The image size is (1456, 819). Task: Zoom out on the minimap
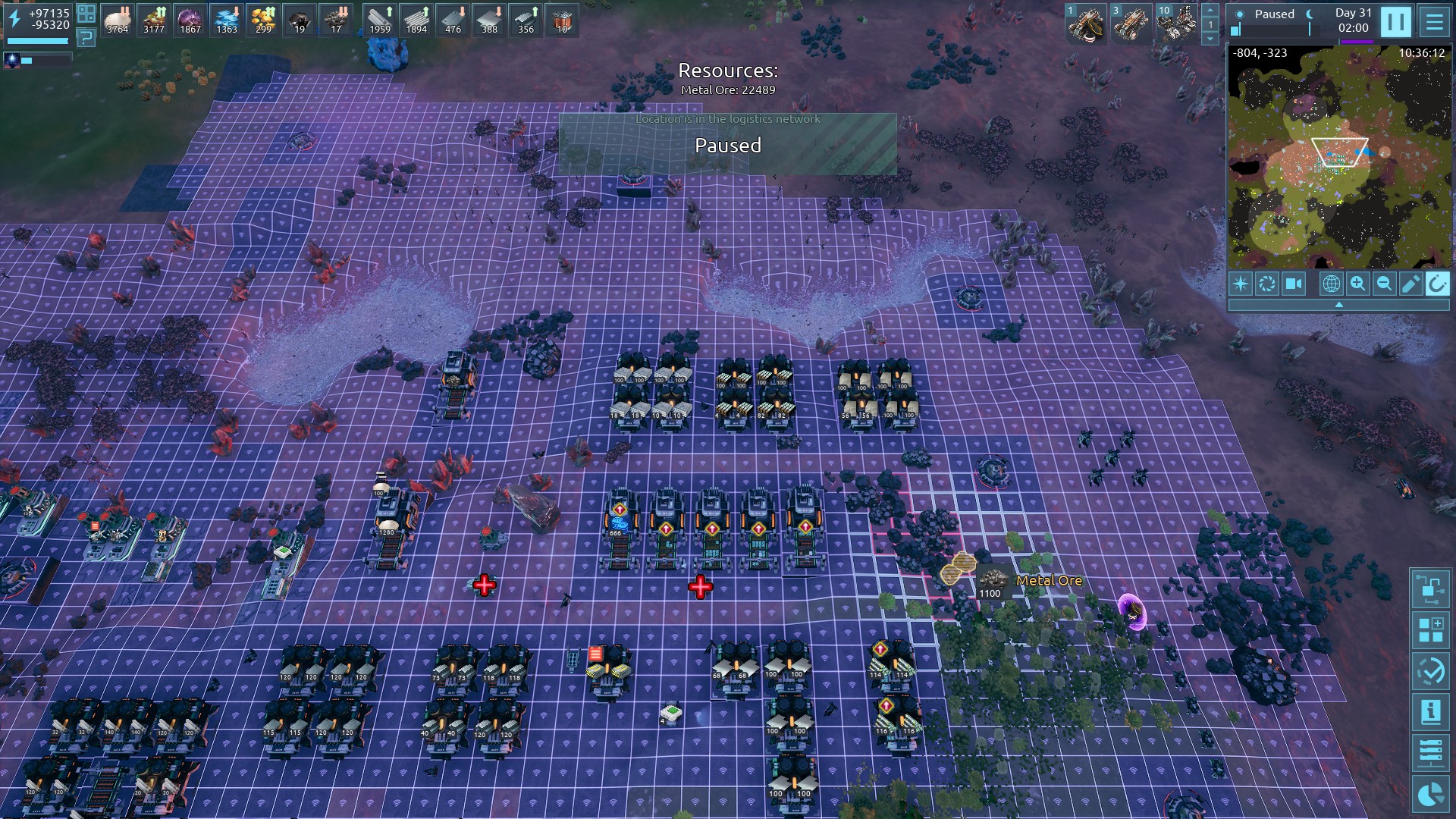point(1384,284)
